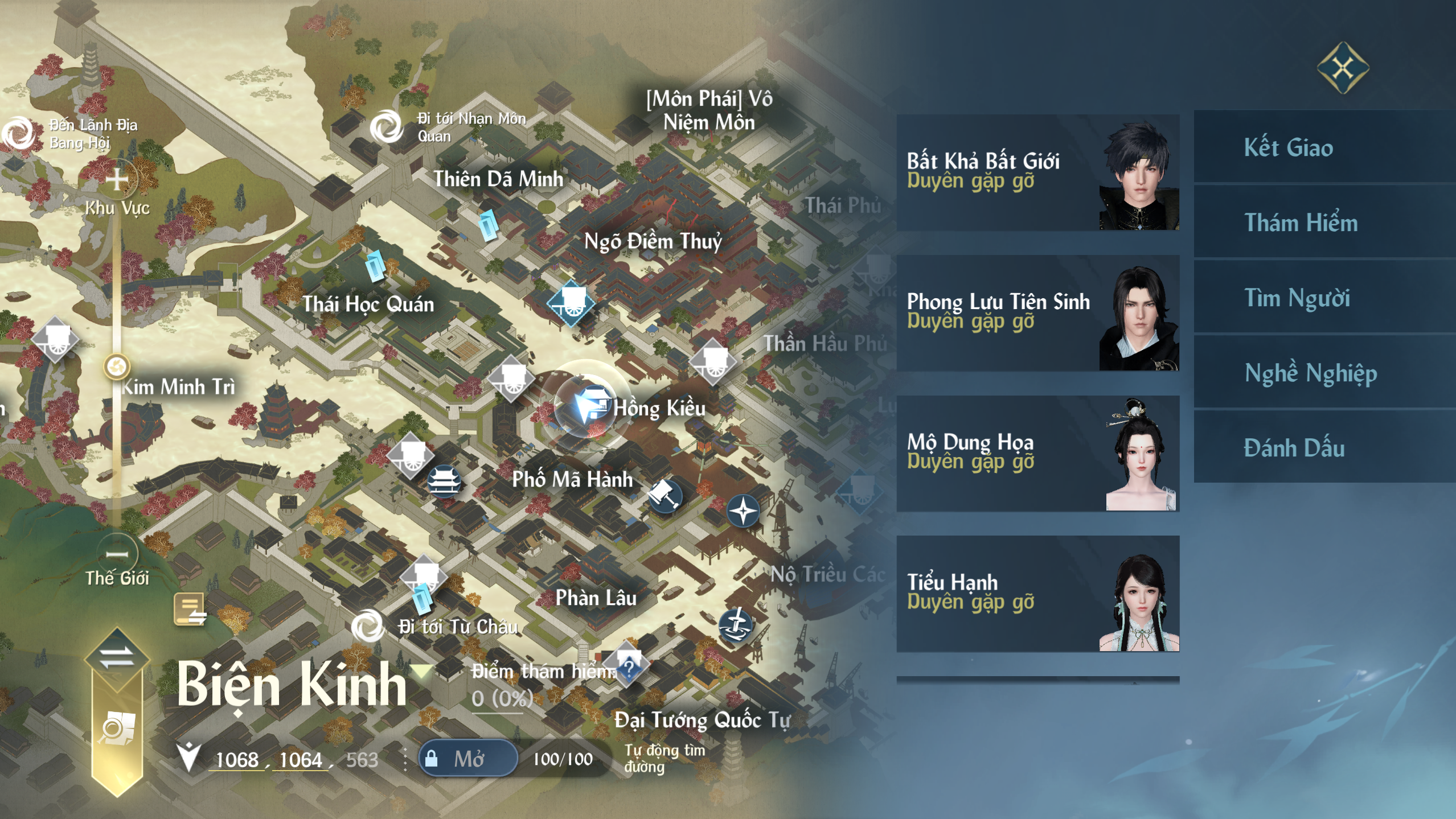Screen dimensions: 1456x819
Task: Activate the swap arrows button
Action: tap(117, 657)
